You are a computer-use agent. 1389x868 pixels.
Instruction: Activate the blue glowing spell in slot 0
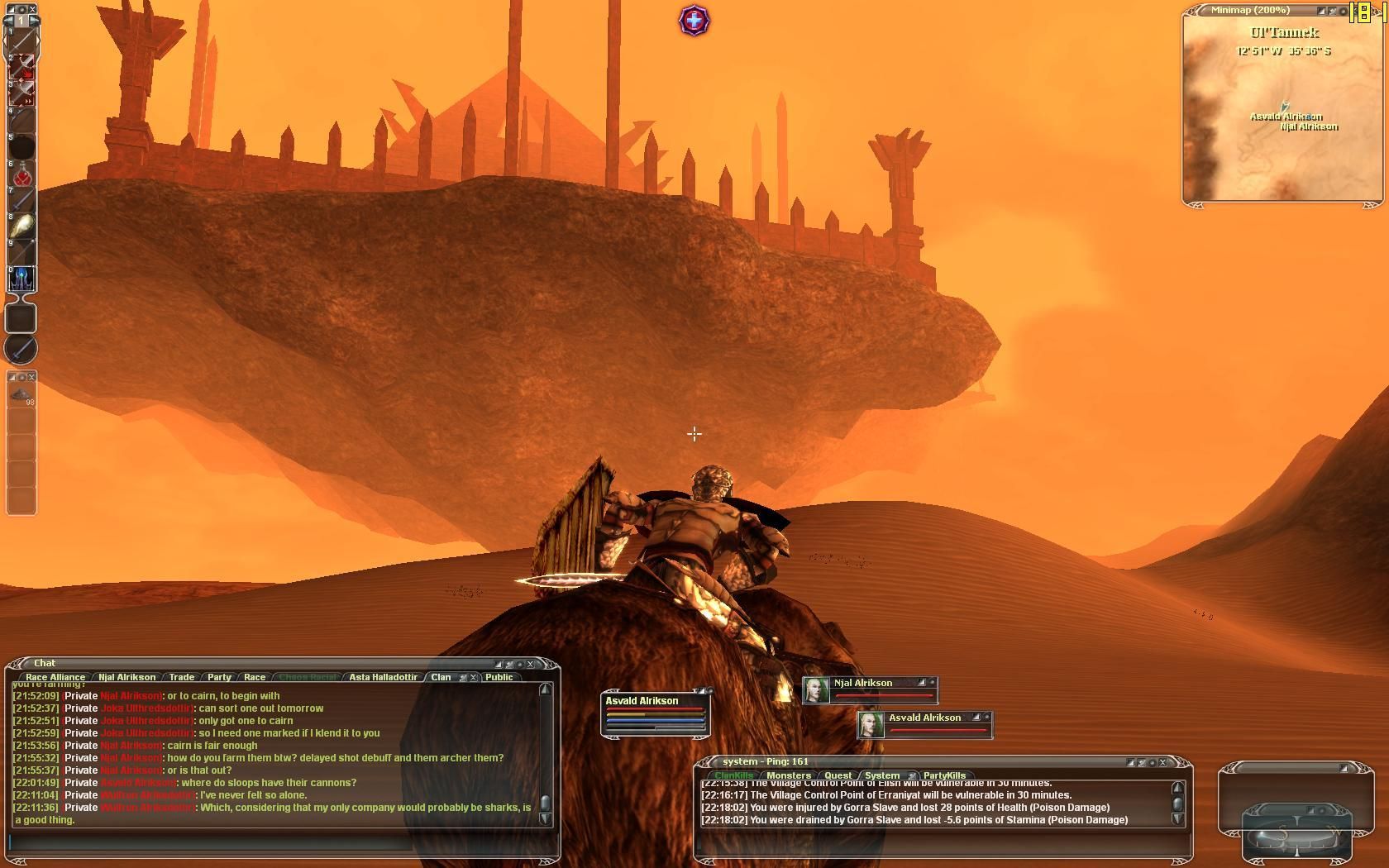pos(22,279)
